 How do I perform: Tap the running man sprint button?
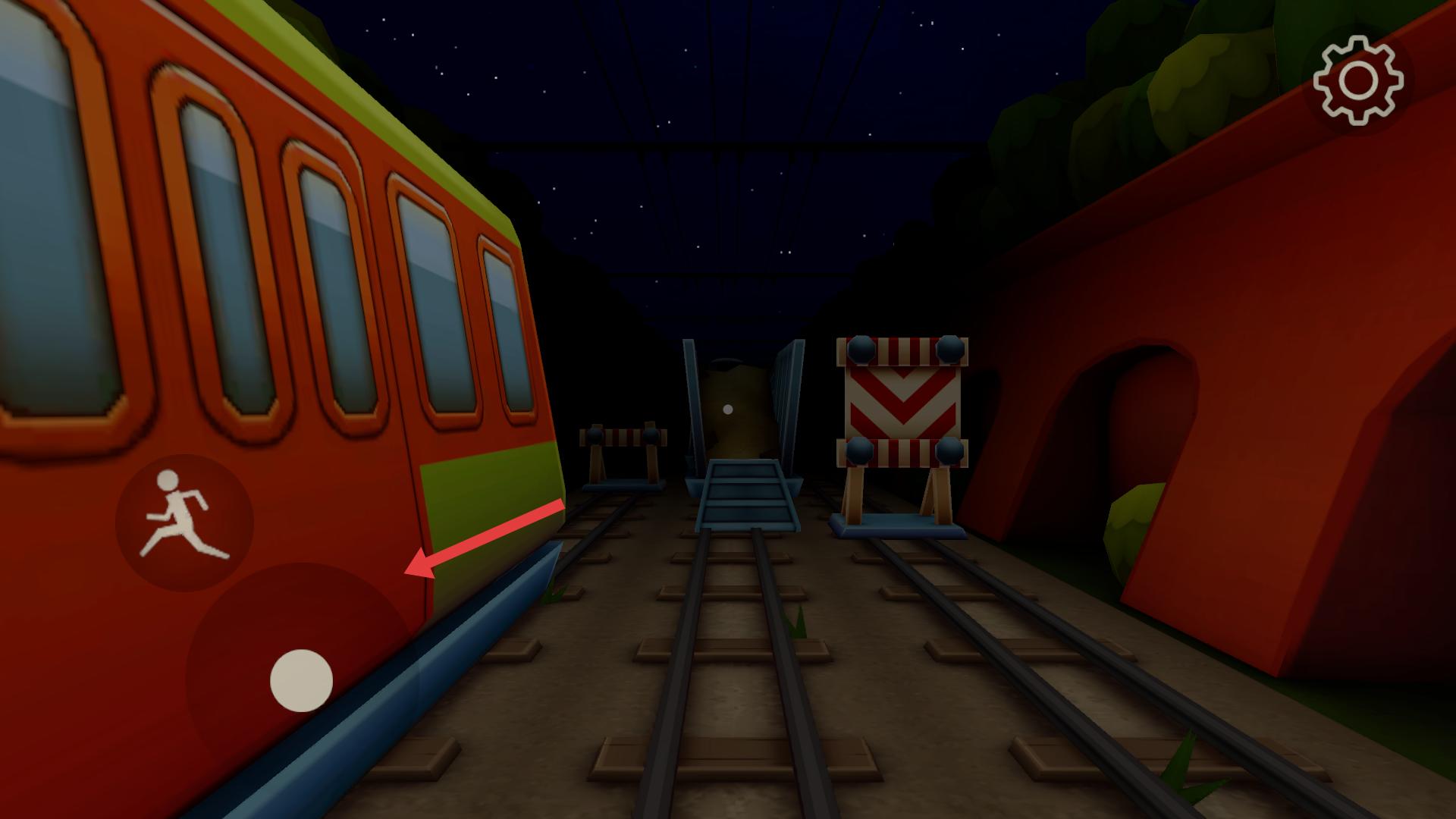pyautogui.click(x=184, y=522)
